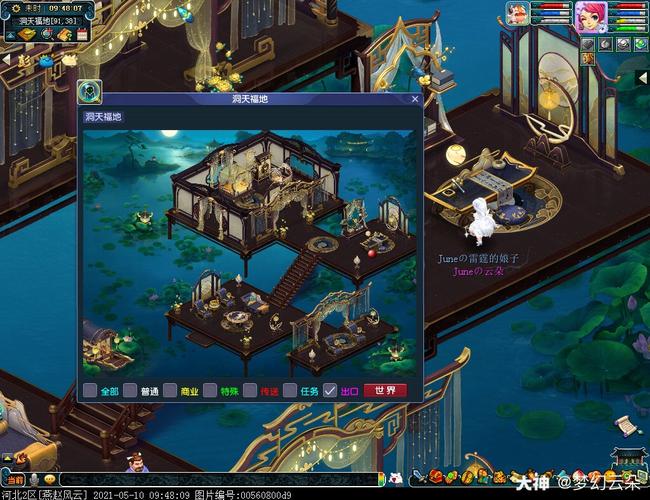Uncheck the 出口 filter checkbox
Screen dimensions: 650x500
330,391
